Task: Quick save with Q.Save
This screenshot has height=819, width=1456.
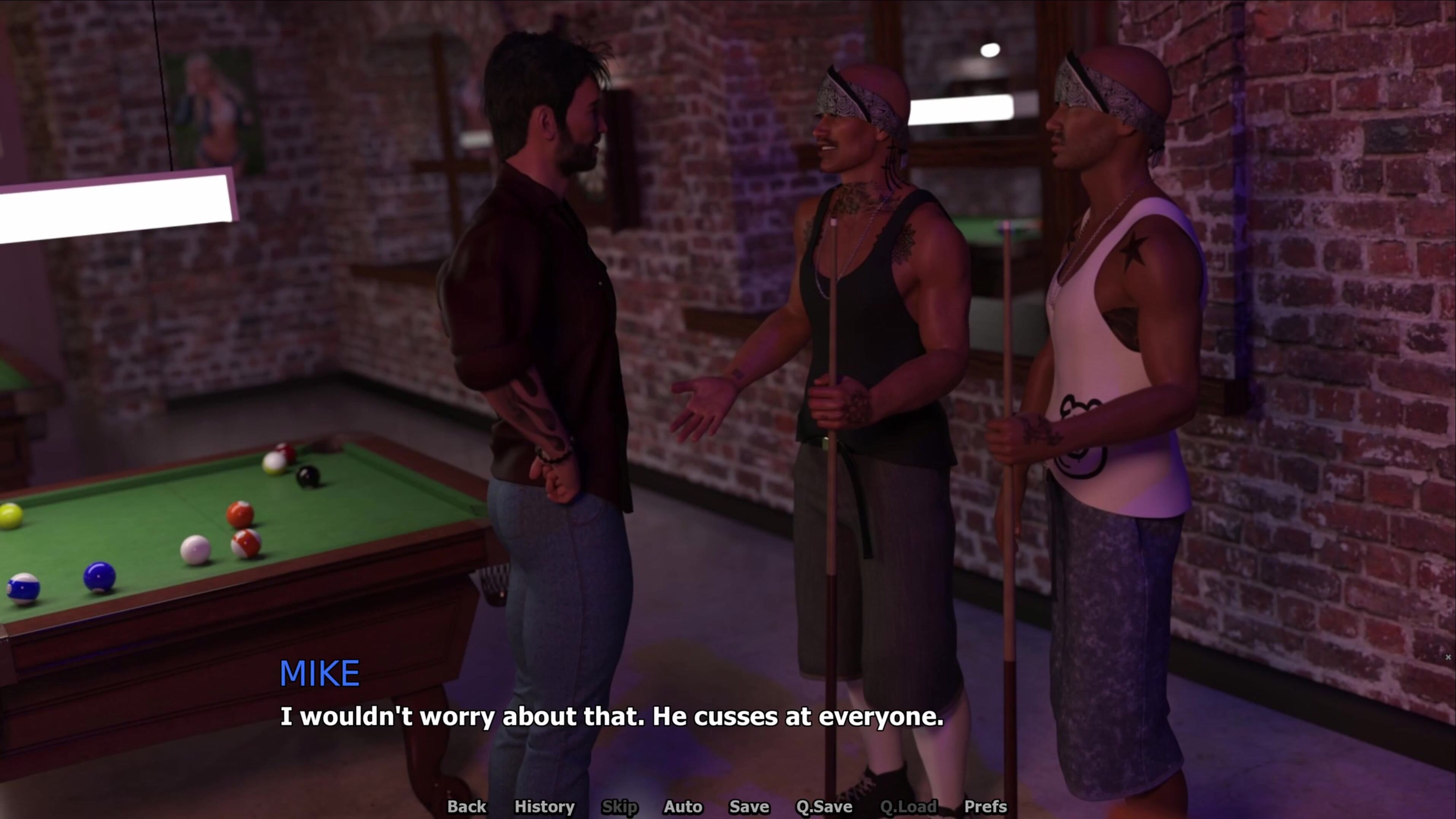Action: (x=824, y=806)
